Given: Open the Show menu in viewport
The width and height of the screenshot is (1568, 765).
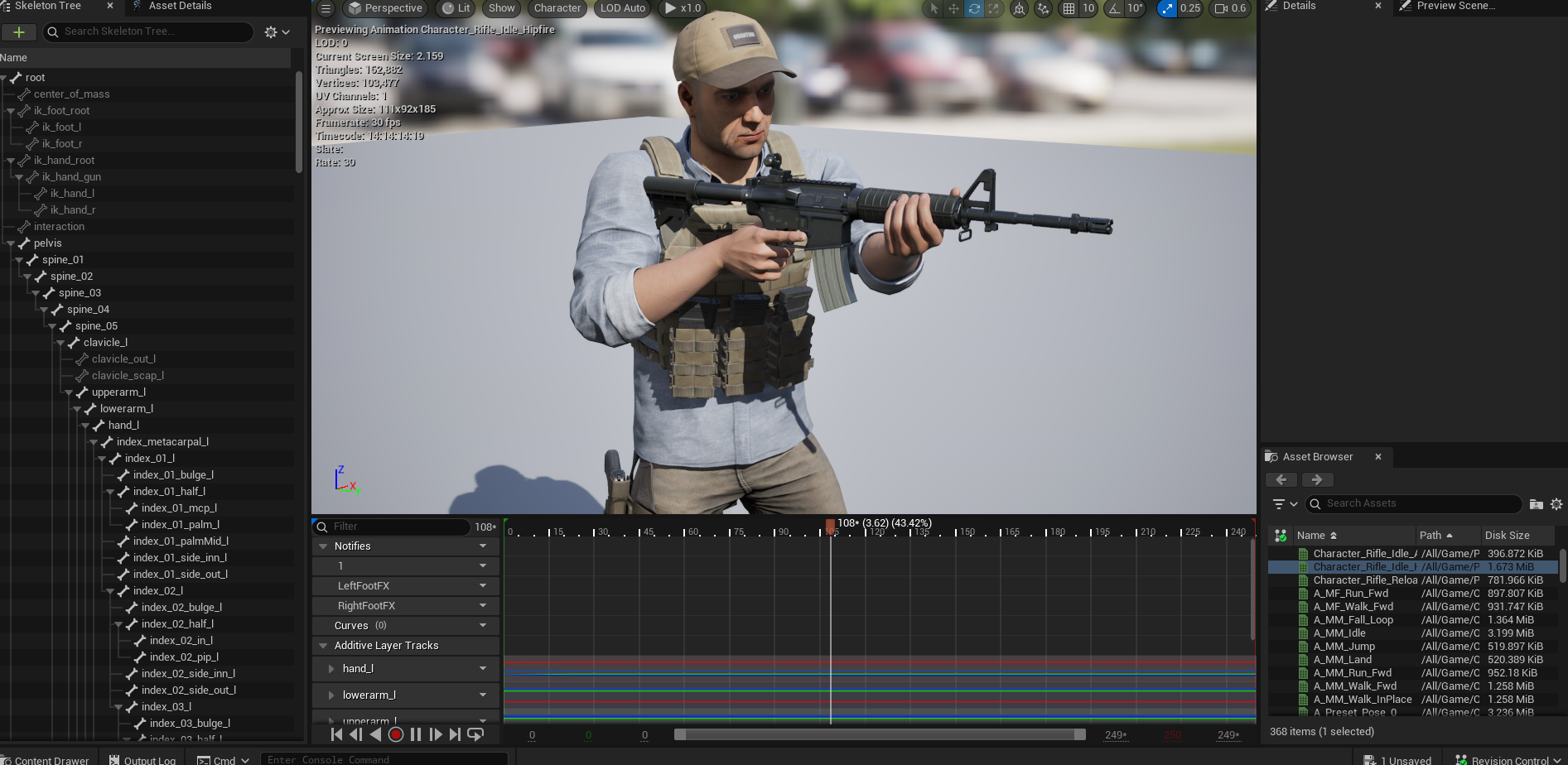Looking at the screenshot, I should point(501,8).
